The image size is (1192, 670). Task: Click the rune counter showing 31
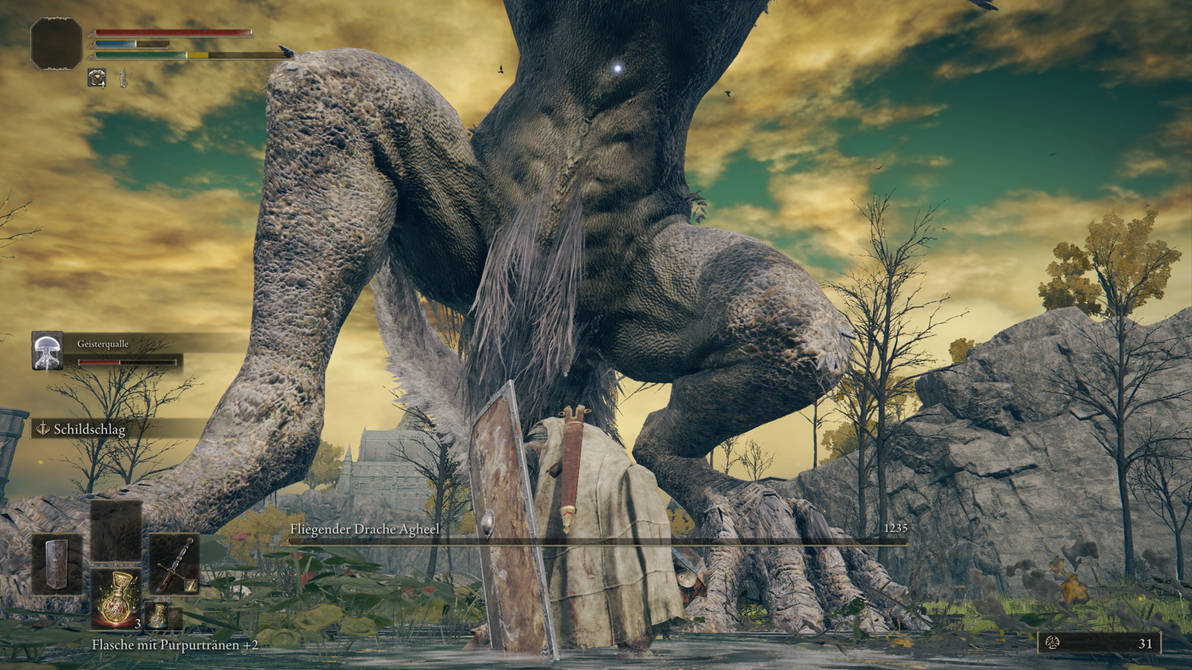[1098, 642]
